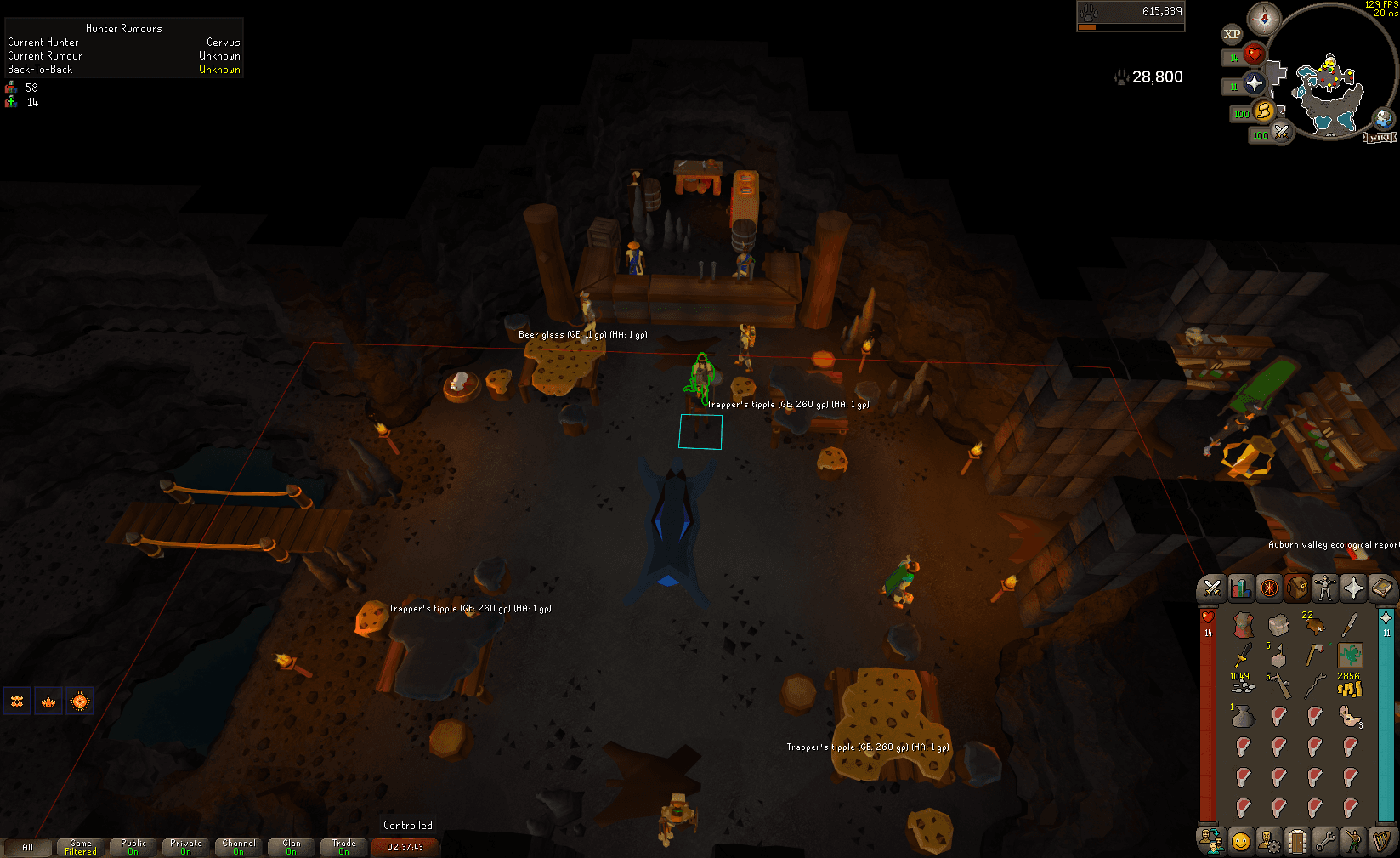Open the Wiki lookup banner
The height and width of the screenshot is (858, 1400).
click(1380, 136)
